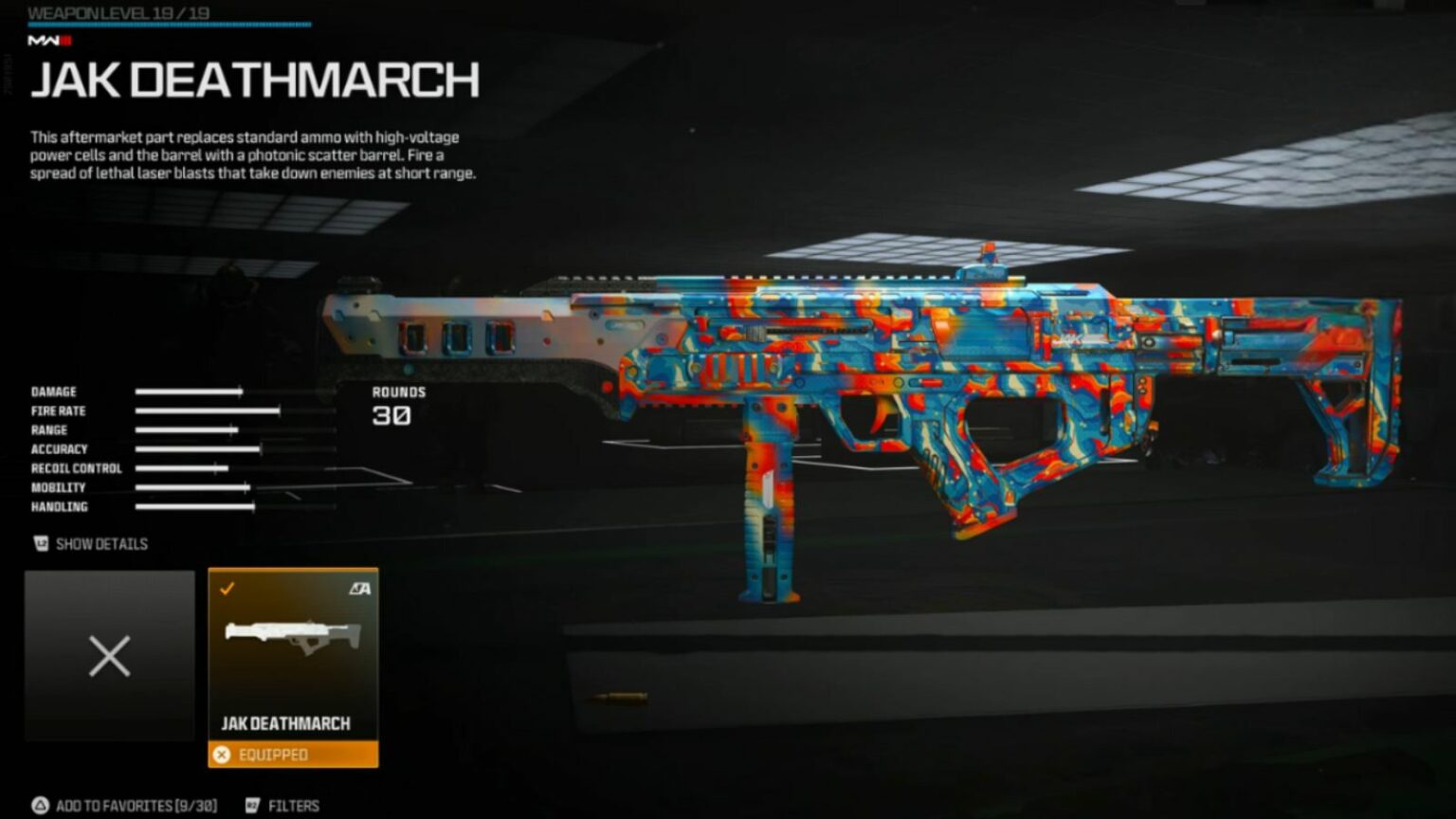
Task: Click the R2 button icon beside Filters
Action: (251, 805)
